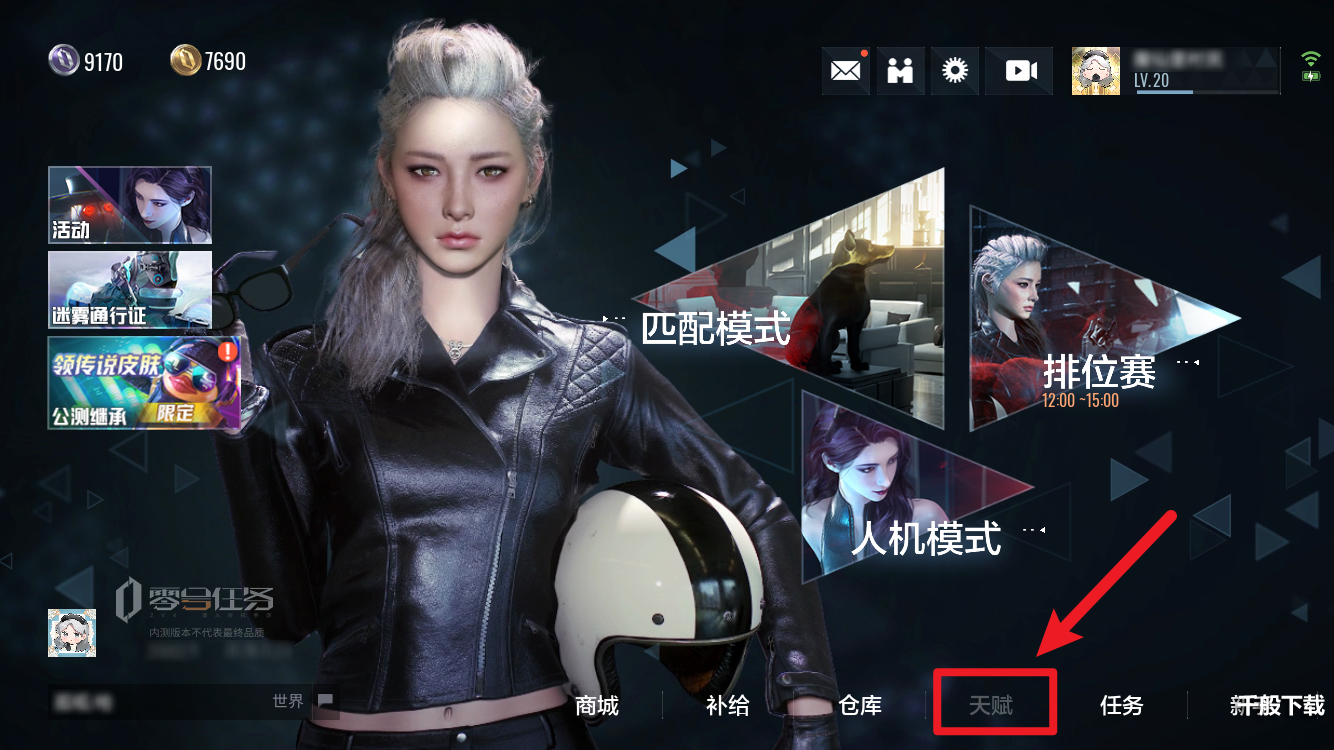
Task: Open the game settings gear
Action: [955, 70]
